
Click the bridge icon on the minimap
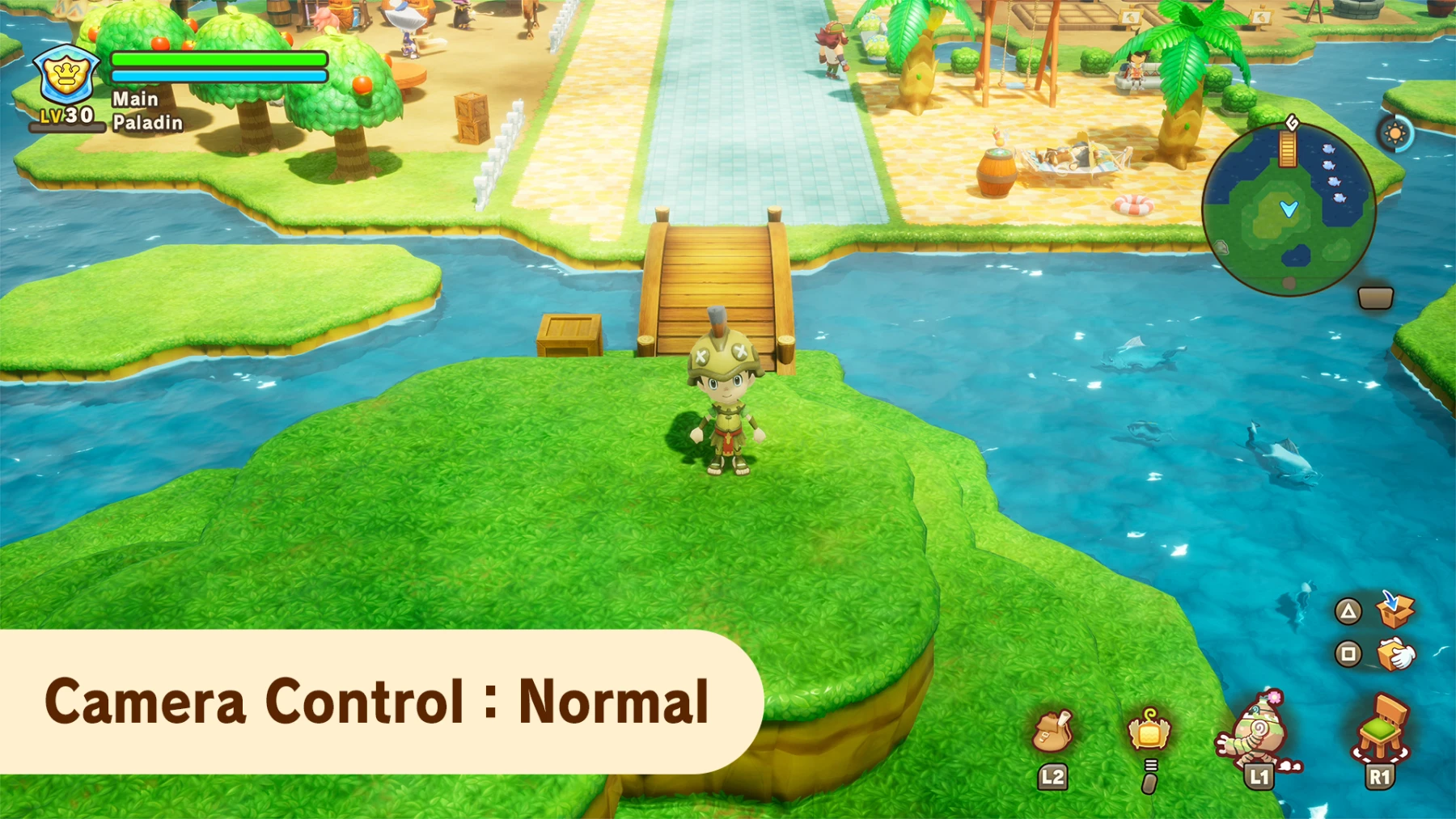pos(1286,150)
